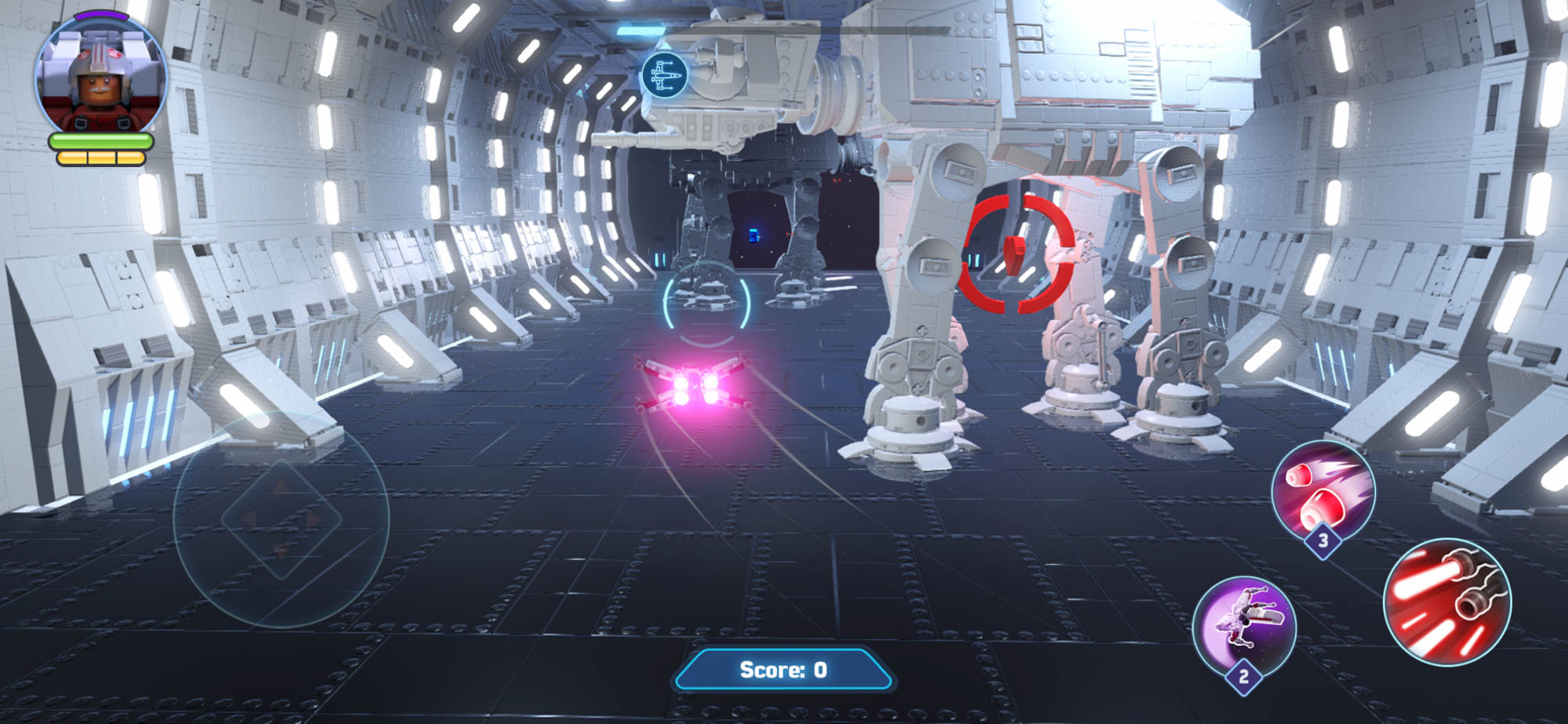
Task: Tap the blue X-wing objective marker icon
Action: 664,76
